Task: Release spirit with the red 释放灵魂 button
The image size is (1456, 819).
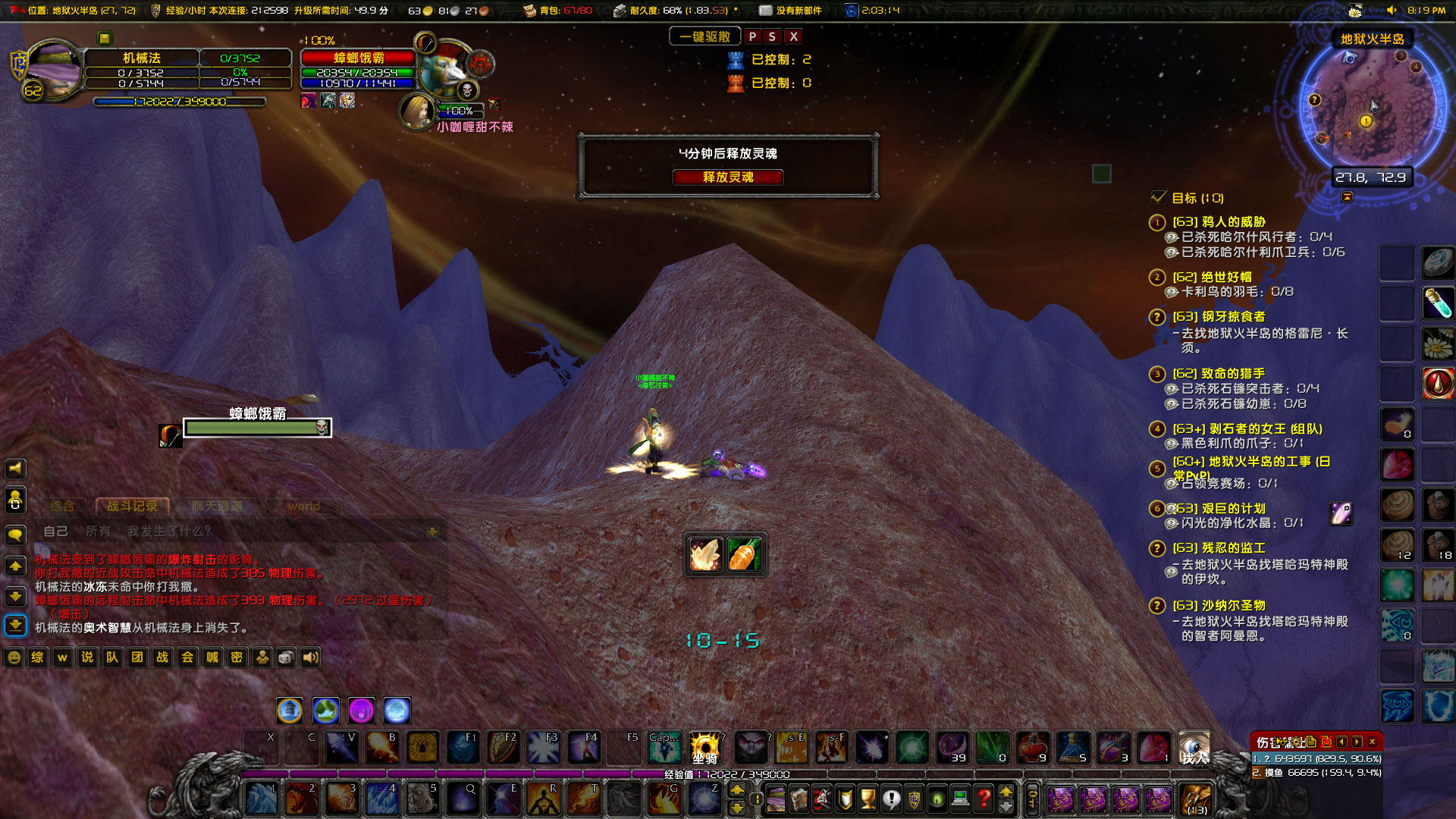Action: pos(727,177)
